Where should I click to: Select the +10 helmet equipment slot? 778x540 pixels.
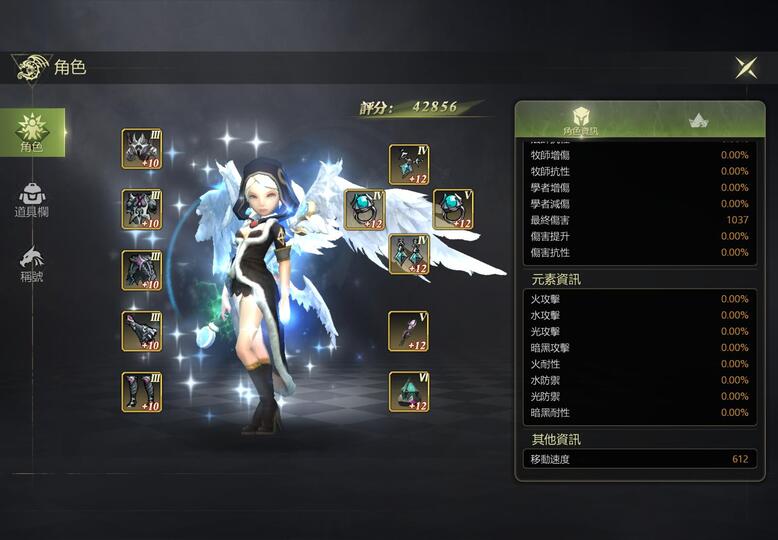pyautogui.click(x=142, y=149)
